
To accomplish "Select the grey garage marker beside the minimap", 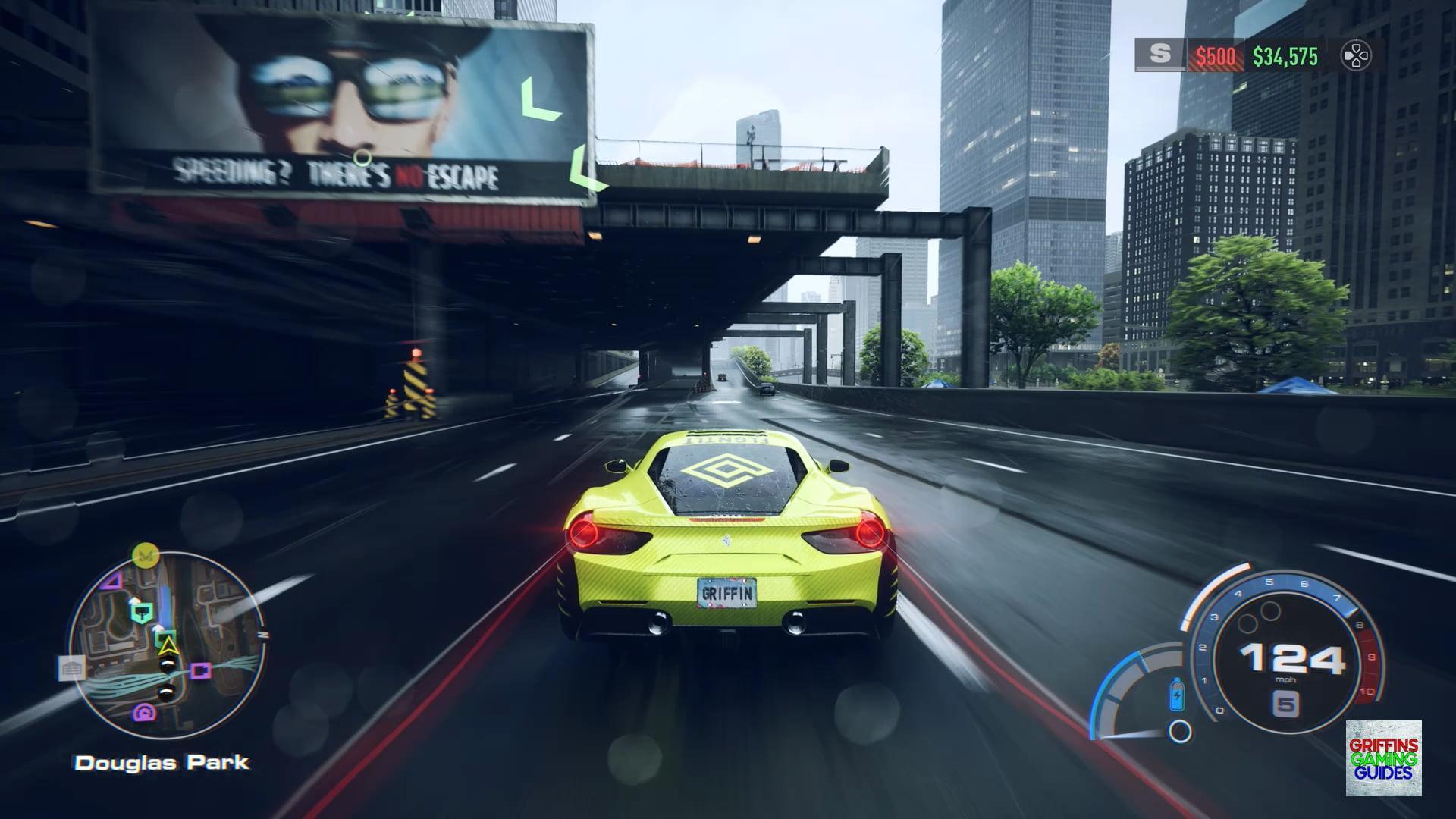I will 71,668.
